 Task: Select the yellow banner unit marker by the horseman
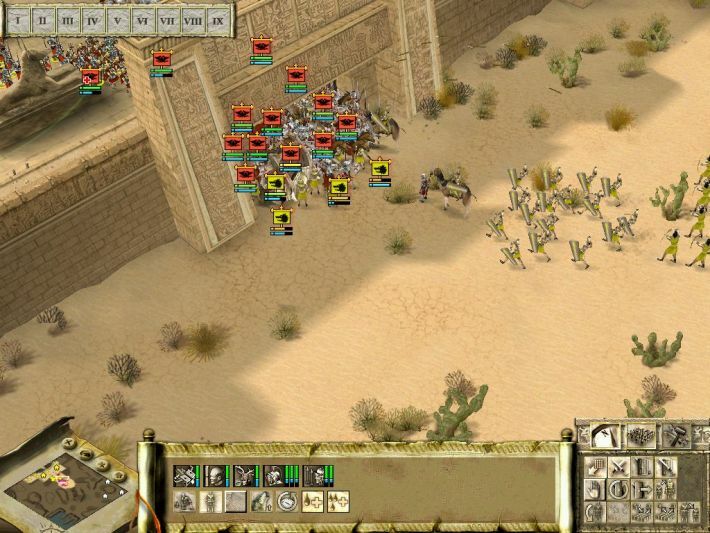pos(380,168)
